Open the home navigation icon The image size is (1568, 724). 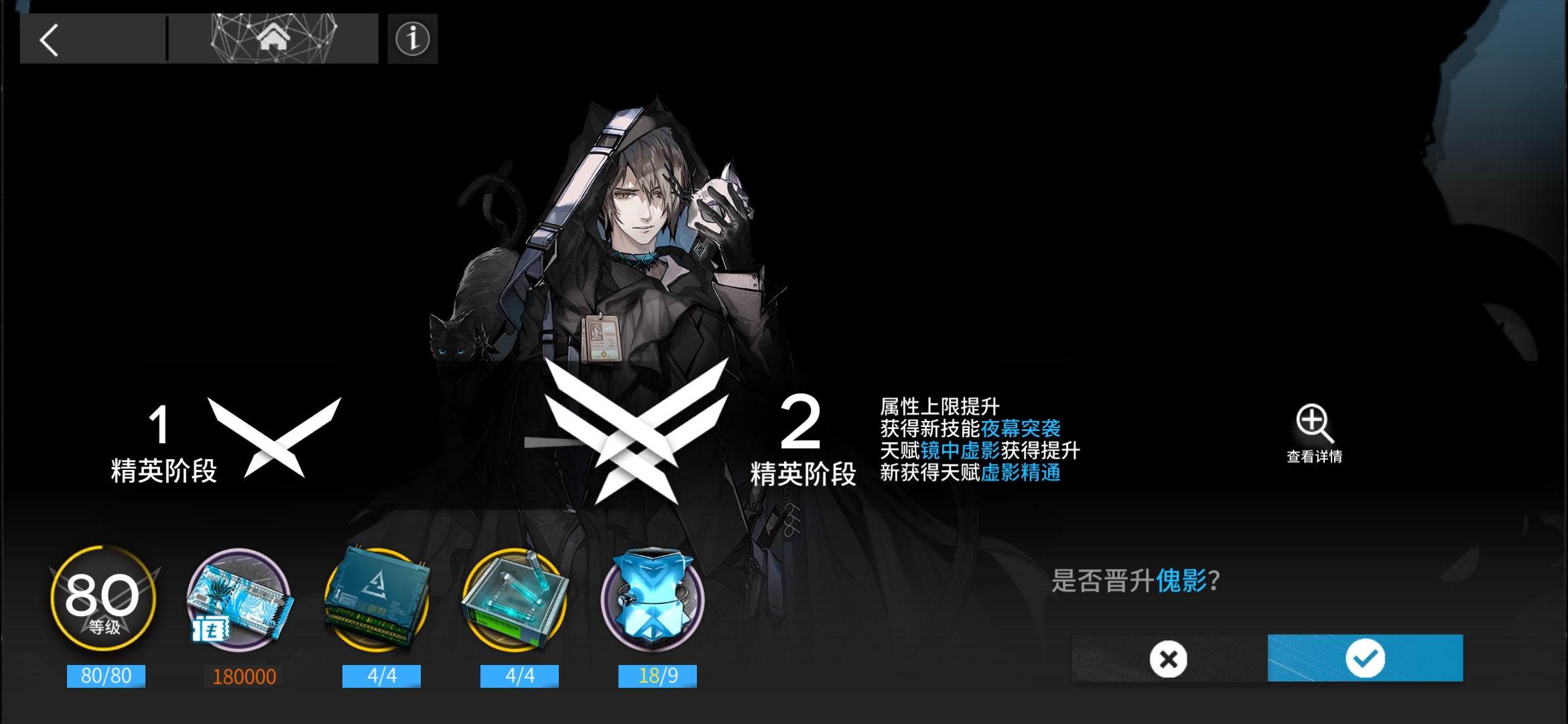273,39
